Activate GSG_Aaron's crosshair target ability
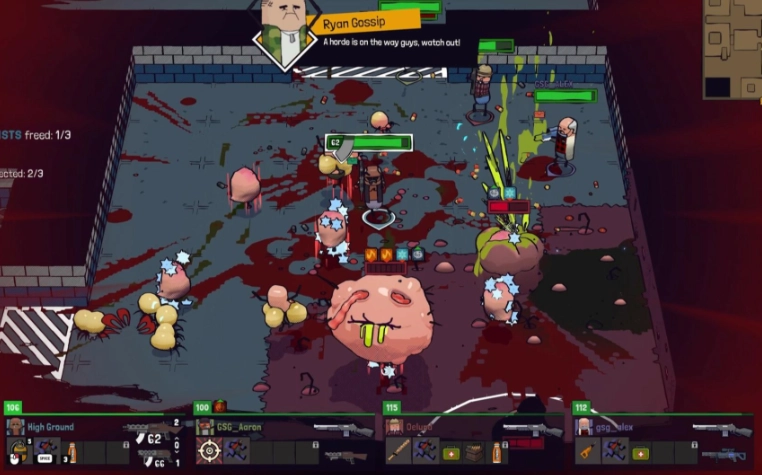Viewport: 762px width, 475px height. (209, 450)
